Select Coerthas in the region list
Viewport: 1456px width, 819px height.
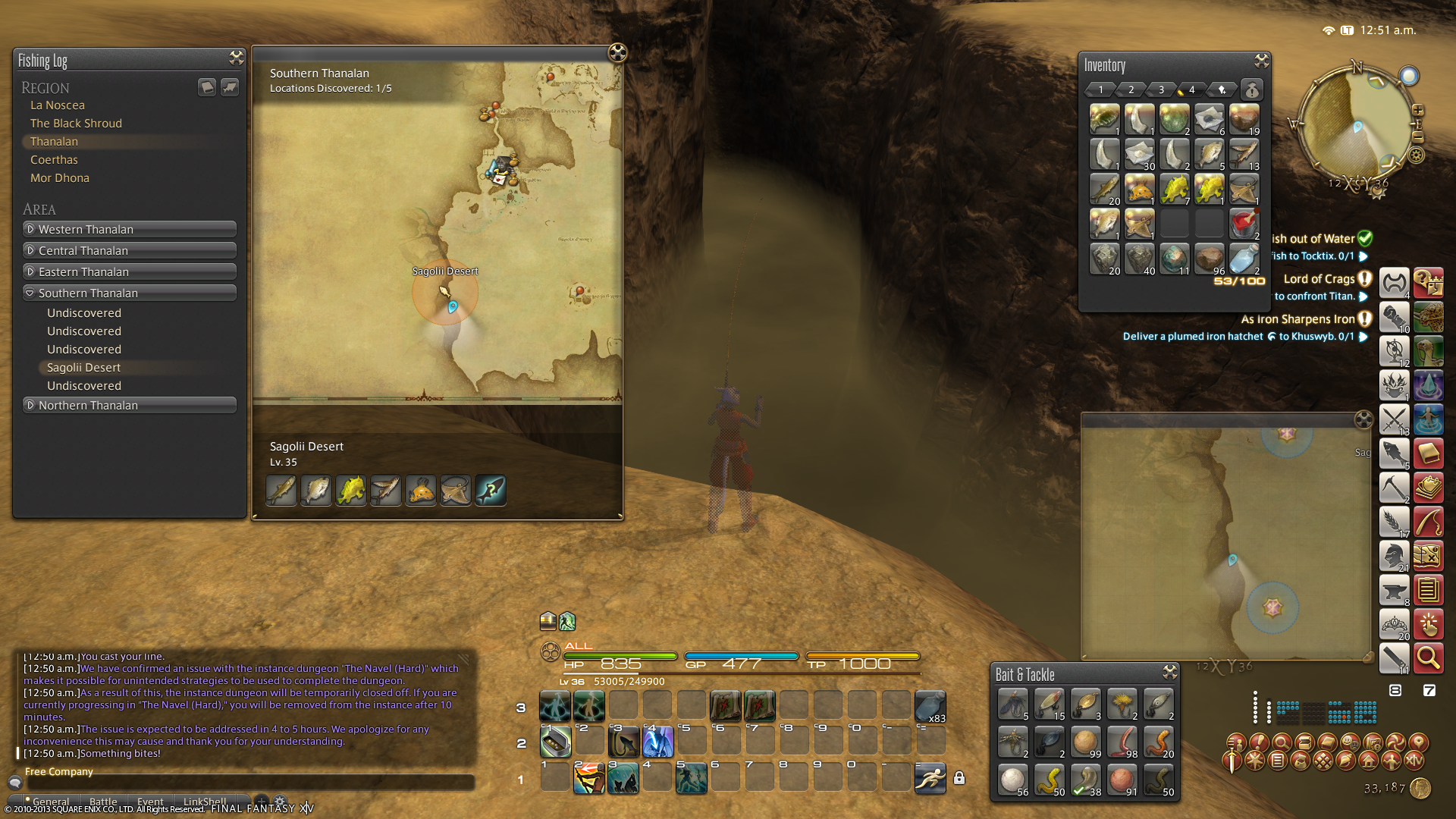tap(54, 160)
